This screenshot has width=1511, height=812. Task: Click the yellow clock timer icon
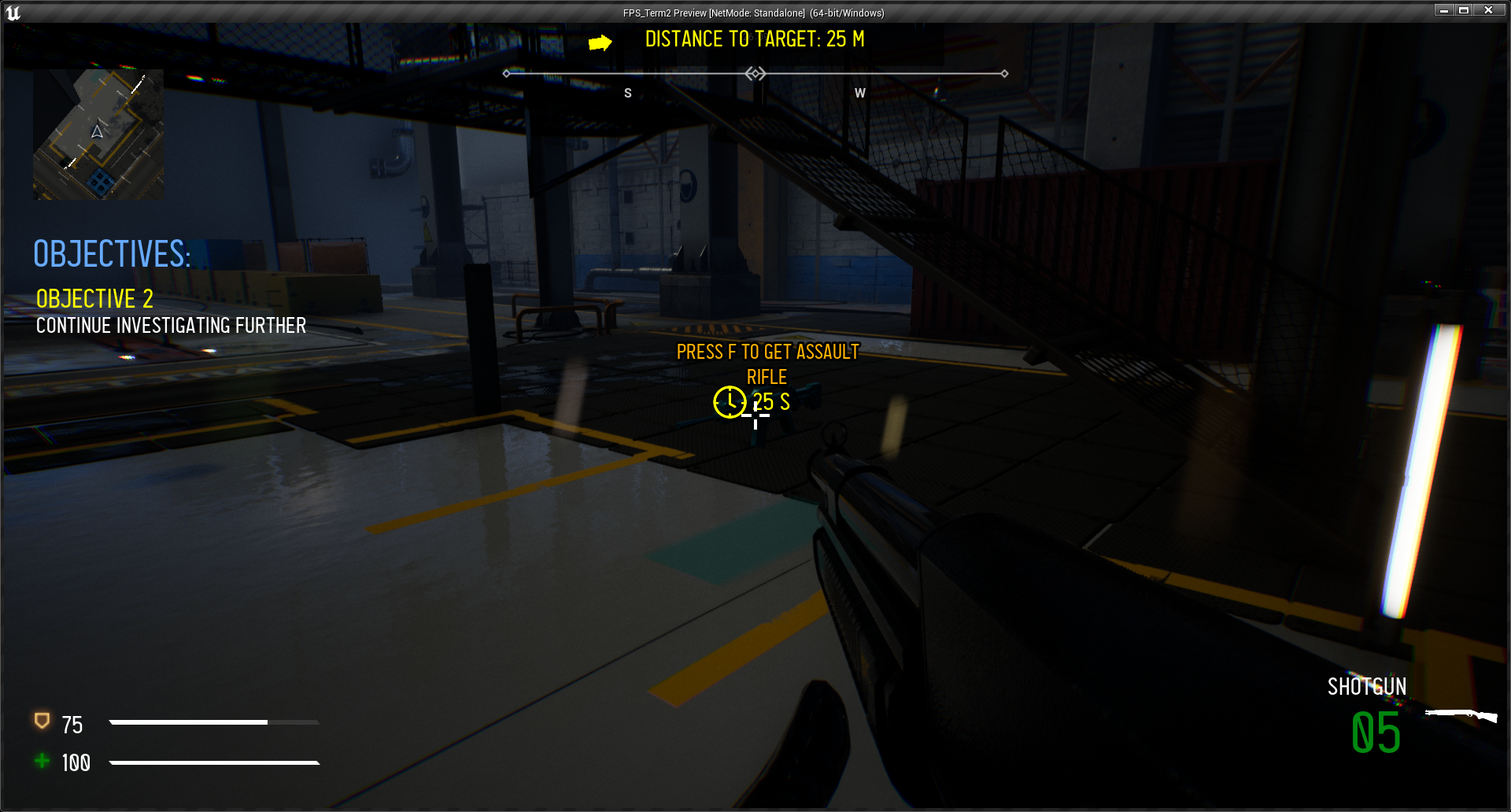click(x=730, y=402)
